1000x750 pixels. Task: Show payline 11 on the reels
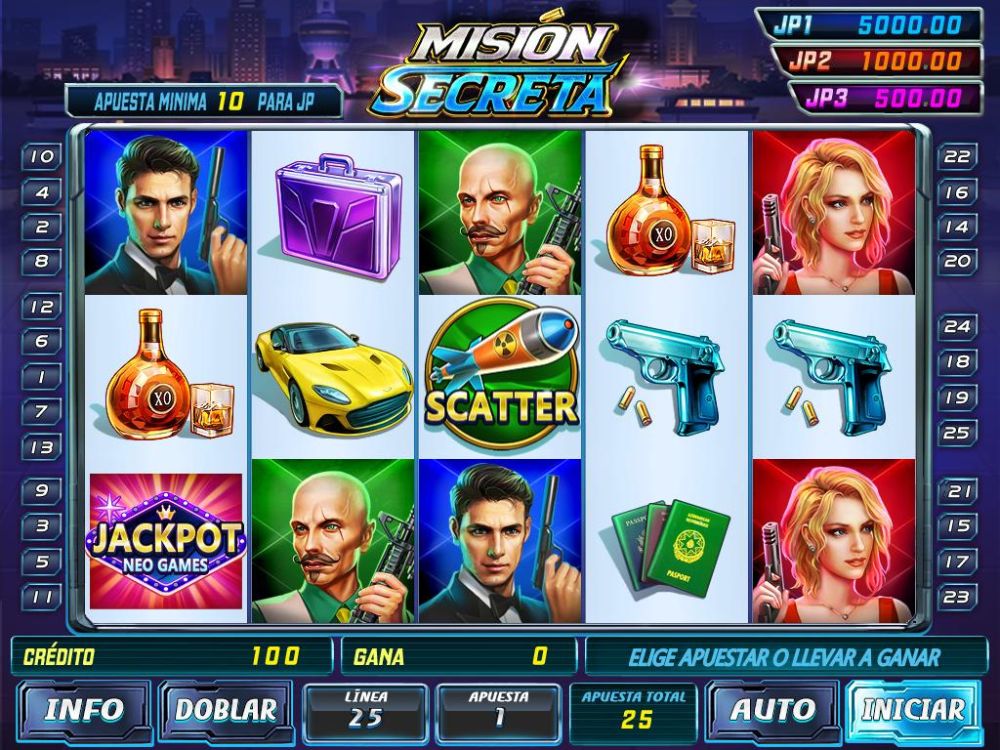click(x=42, y=597)
